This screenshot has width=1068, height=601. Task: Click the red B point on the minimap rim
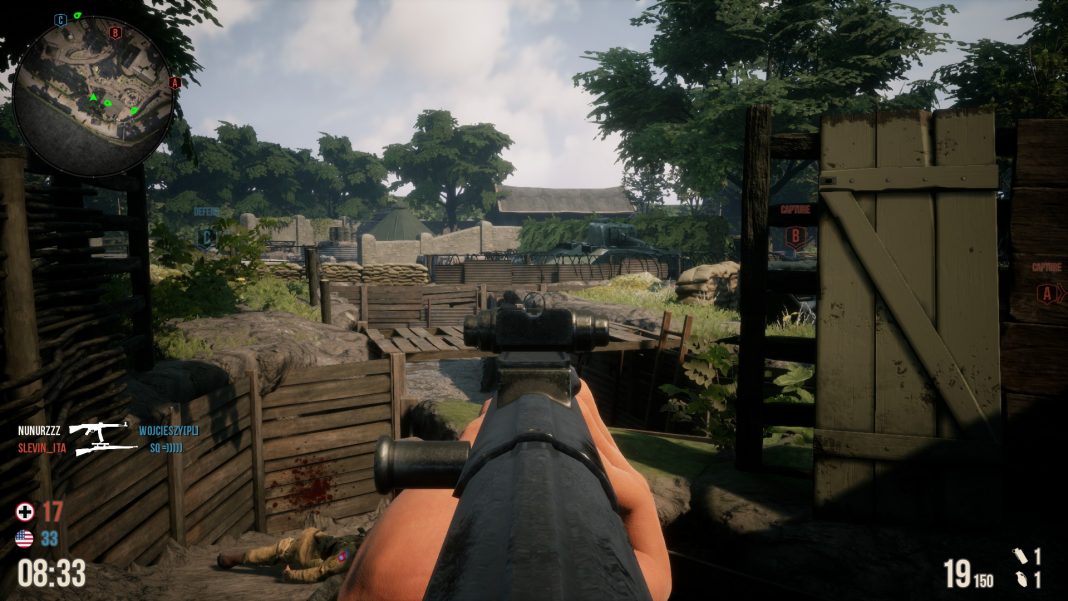[x=115, y=32]
